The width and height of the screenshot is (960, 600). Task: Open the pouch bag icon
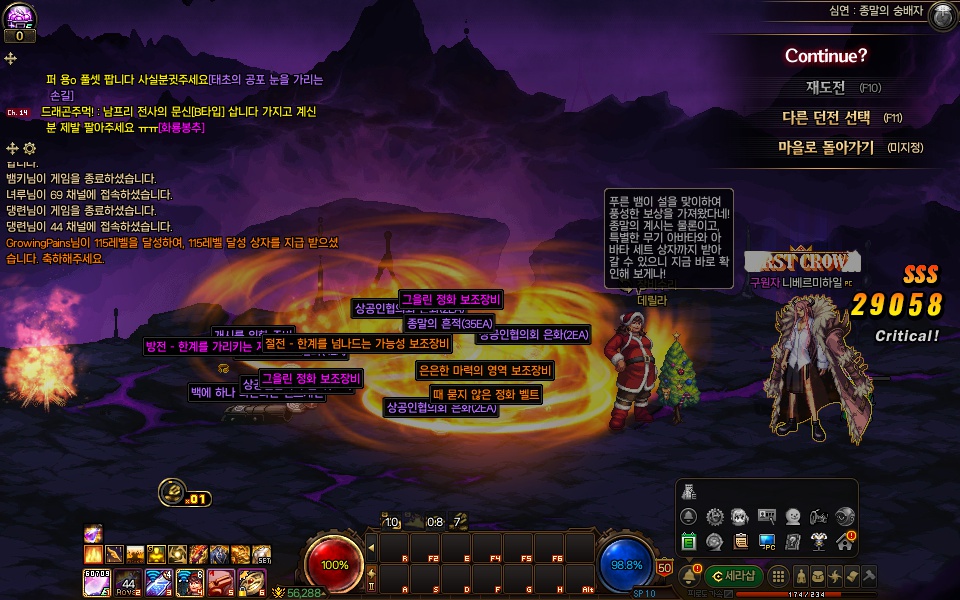coord(818,576)
